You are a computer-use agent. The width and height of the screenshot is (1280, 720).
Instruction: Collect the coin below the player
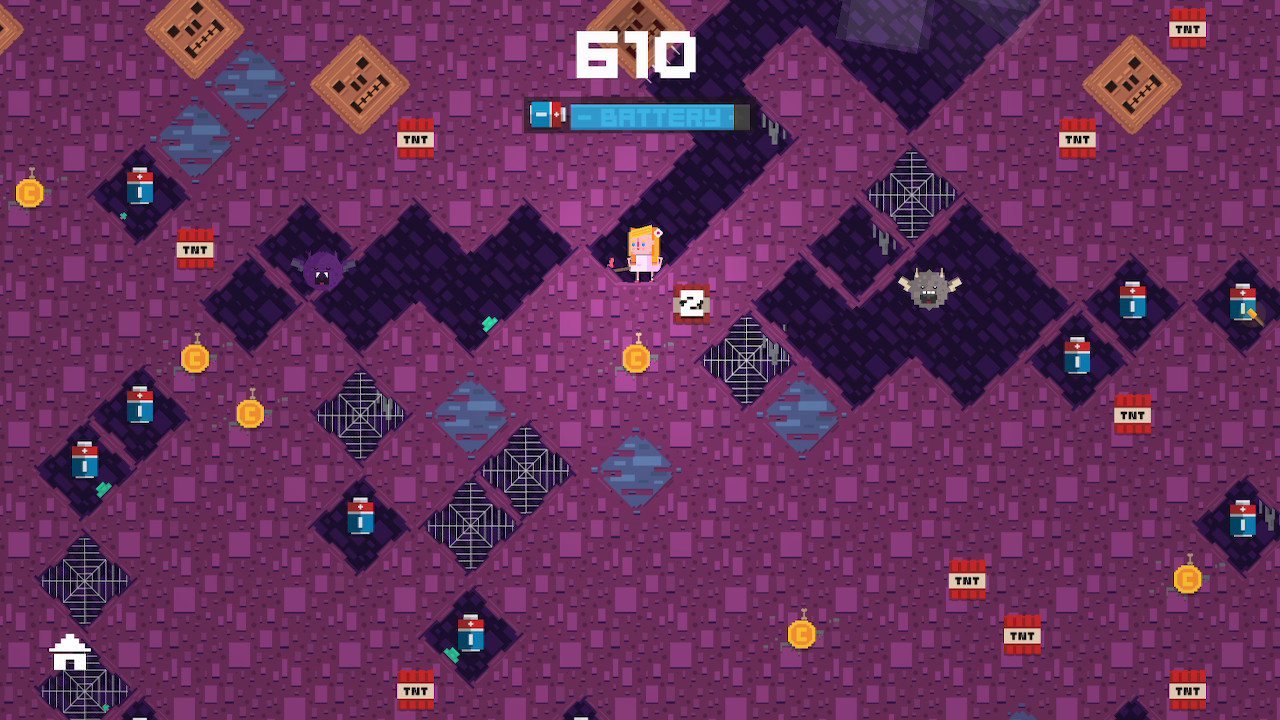pyautogui.click(x=638, y=358)
